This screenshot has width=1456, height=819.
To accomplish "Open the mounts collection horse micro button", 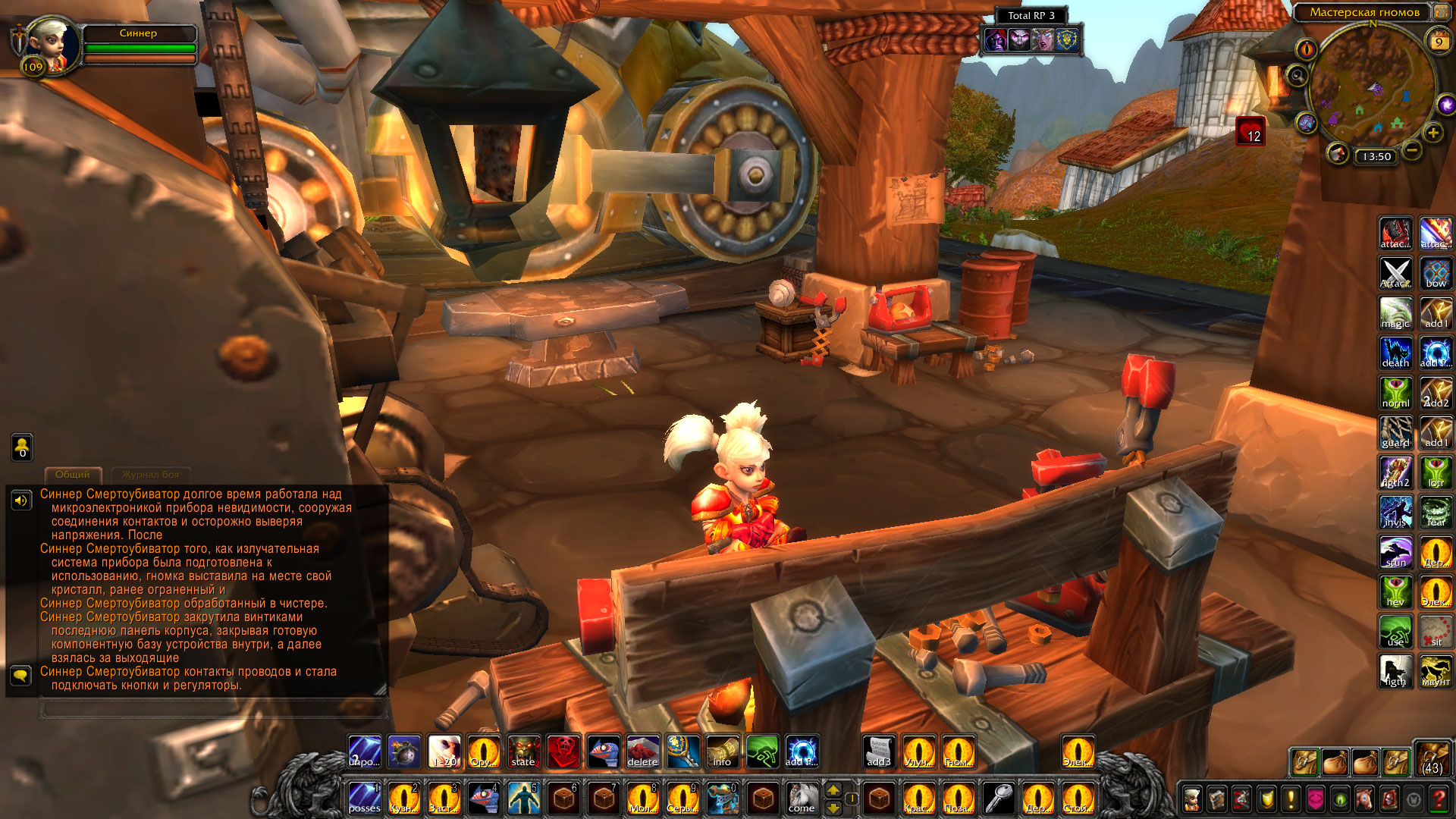I will pos(1364,799).
